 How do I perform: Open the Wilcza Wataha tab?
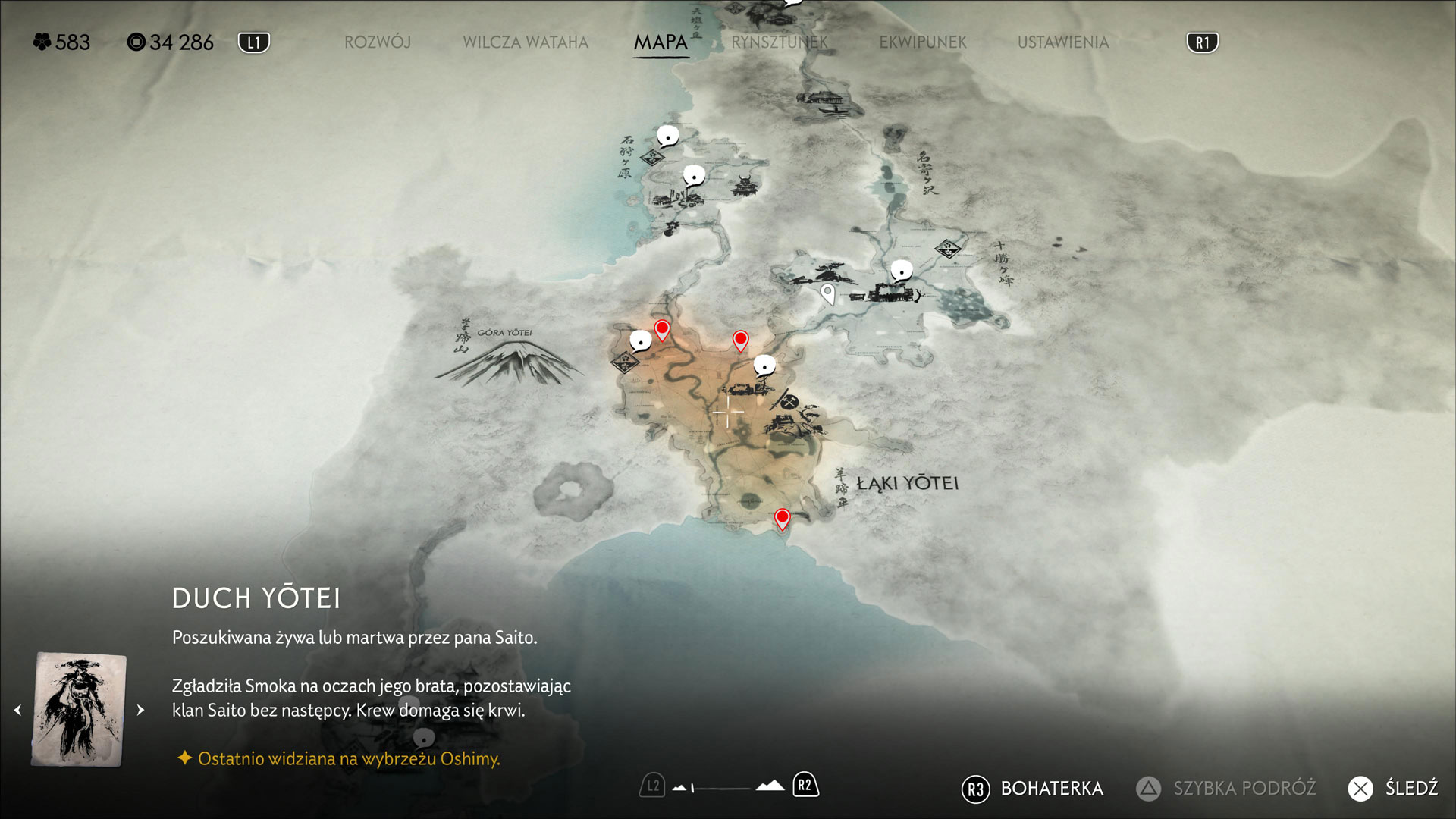tap(526, 42)
